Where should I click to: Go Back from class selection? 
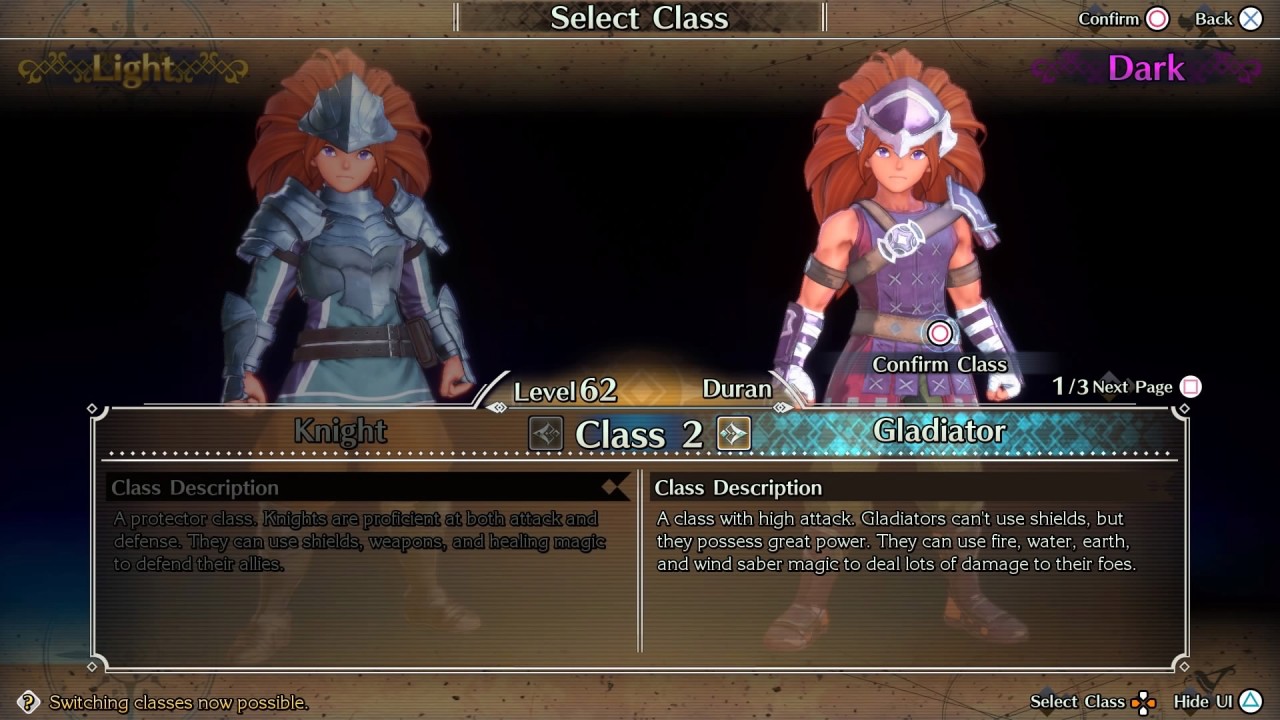(x=1250, y=19)
